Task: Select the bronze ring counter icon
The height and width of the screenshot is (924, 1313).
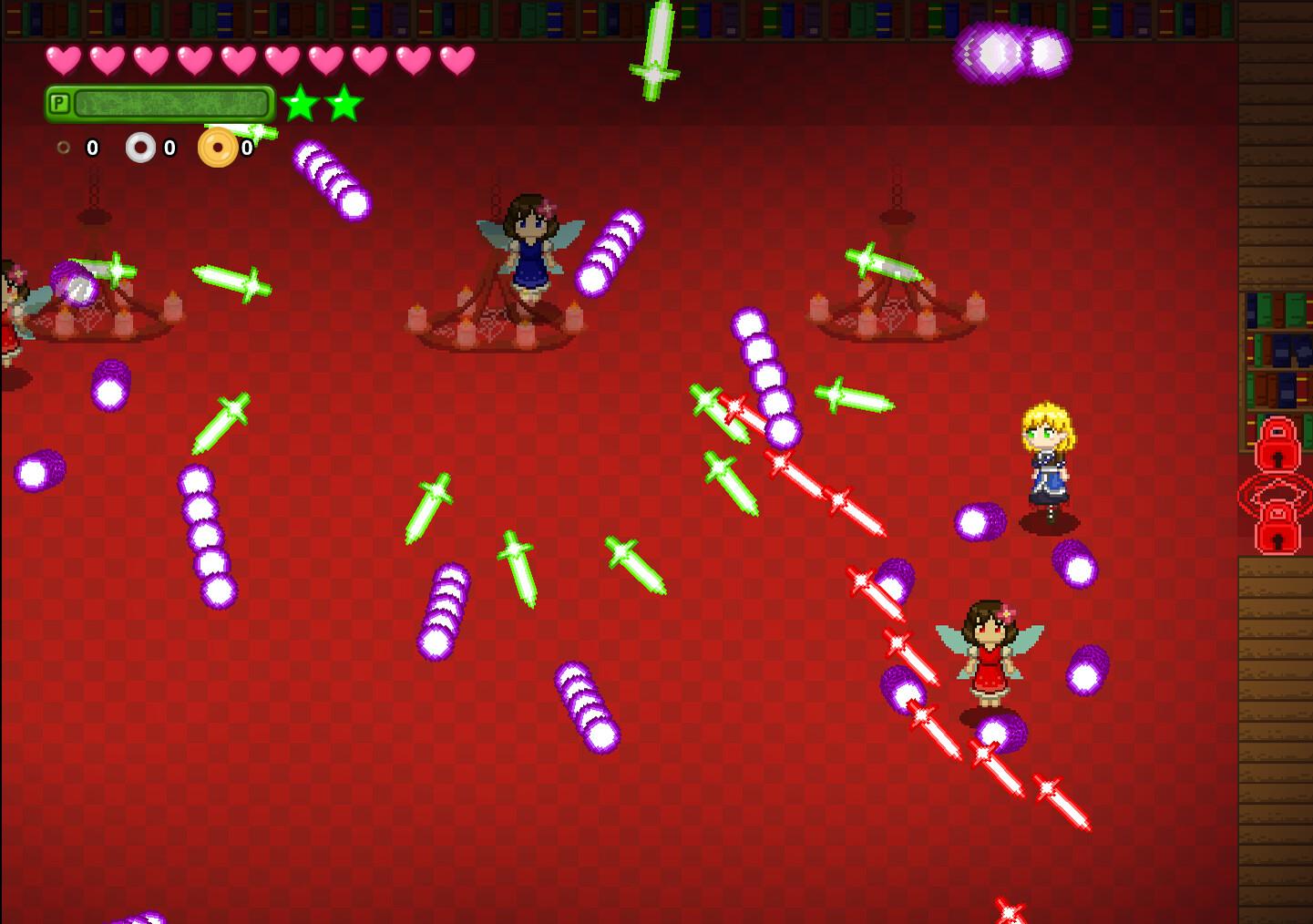Action: (64, 146)
